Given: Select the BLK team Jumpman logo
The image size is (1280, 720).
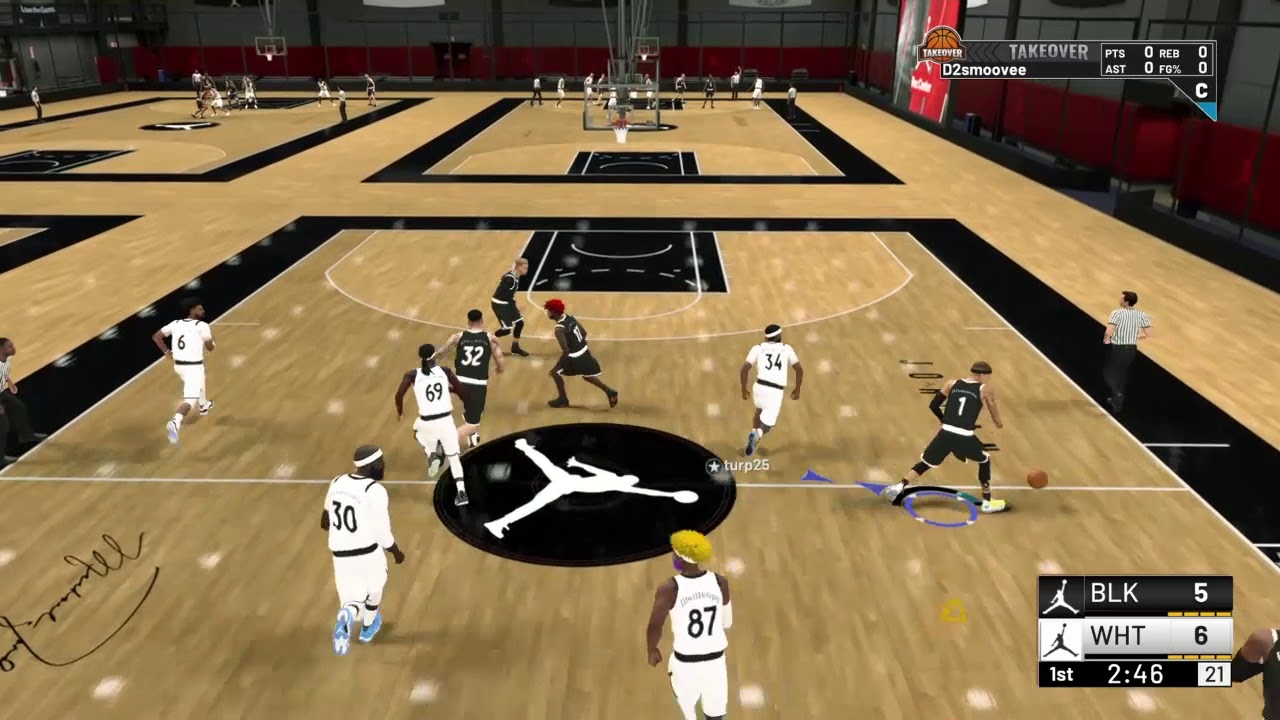Looking at the screenshot, I should [1062, 594].
